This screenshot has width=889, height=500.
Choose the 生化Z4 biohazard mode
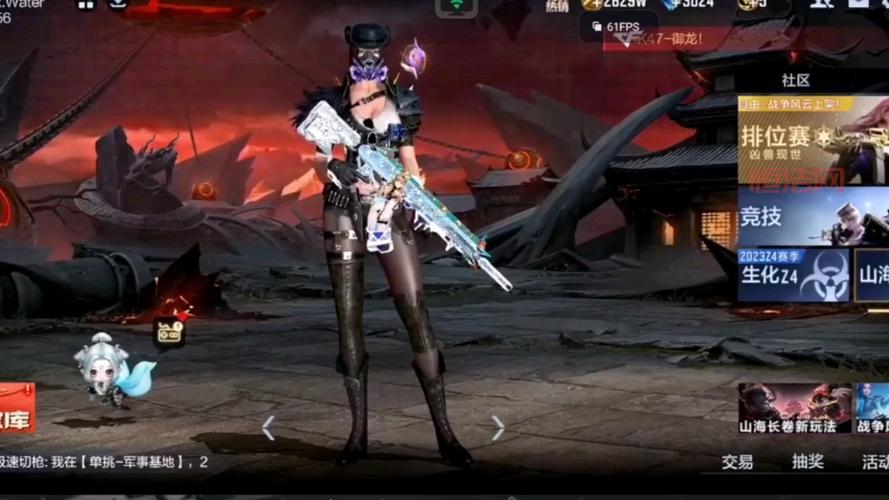pyautogui.click(x=793, y=275)
